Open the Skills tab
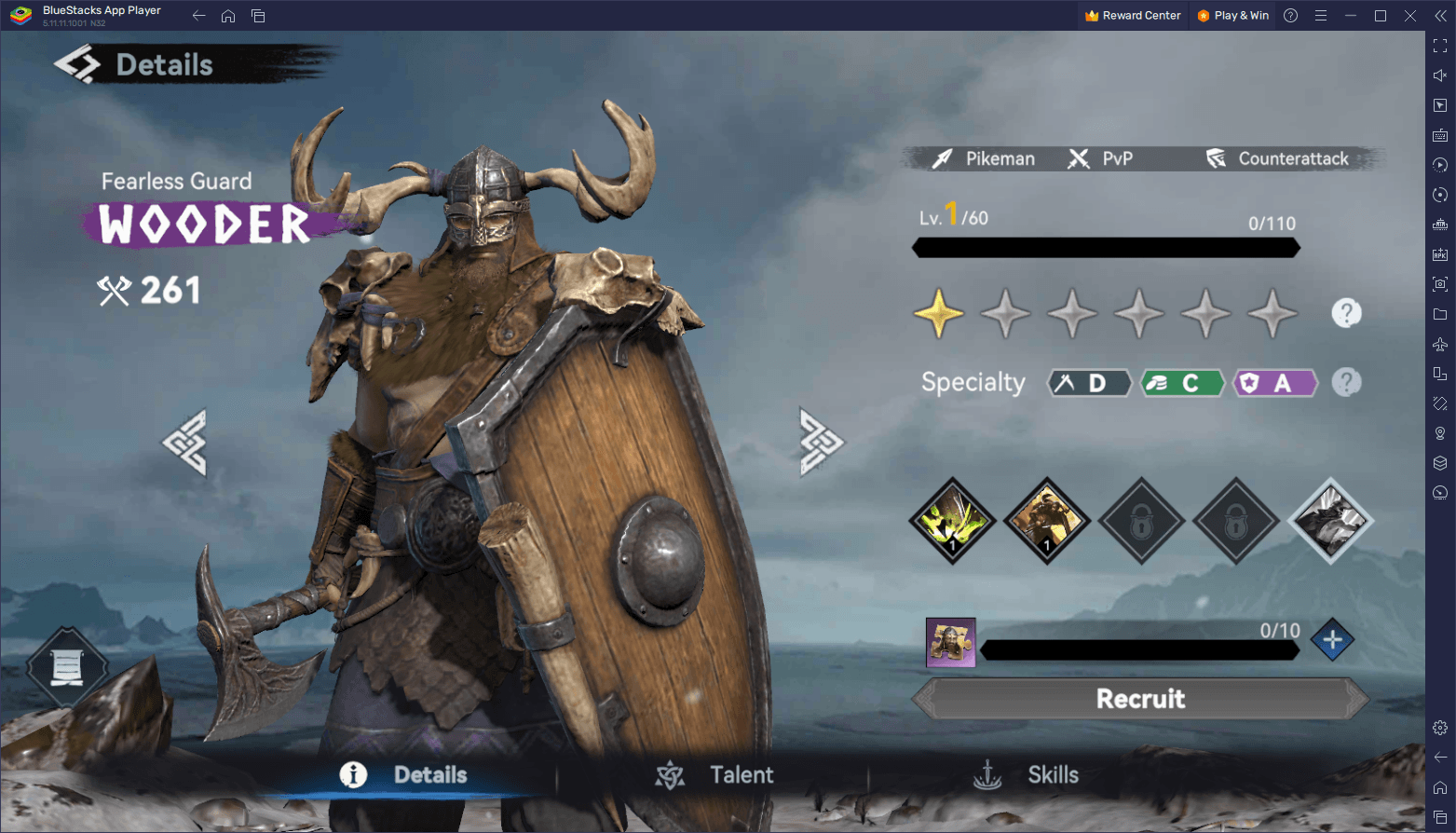This screenshot has height=833, width=1456. point(1027,774)
